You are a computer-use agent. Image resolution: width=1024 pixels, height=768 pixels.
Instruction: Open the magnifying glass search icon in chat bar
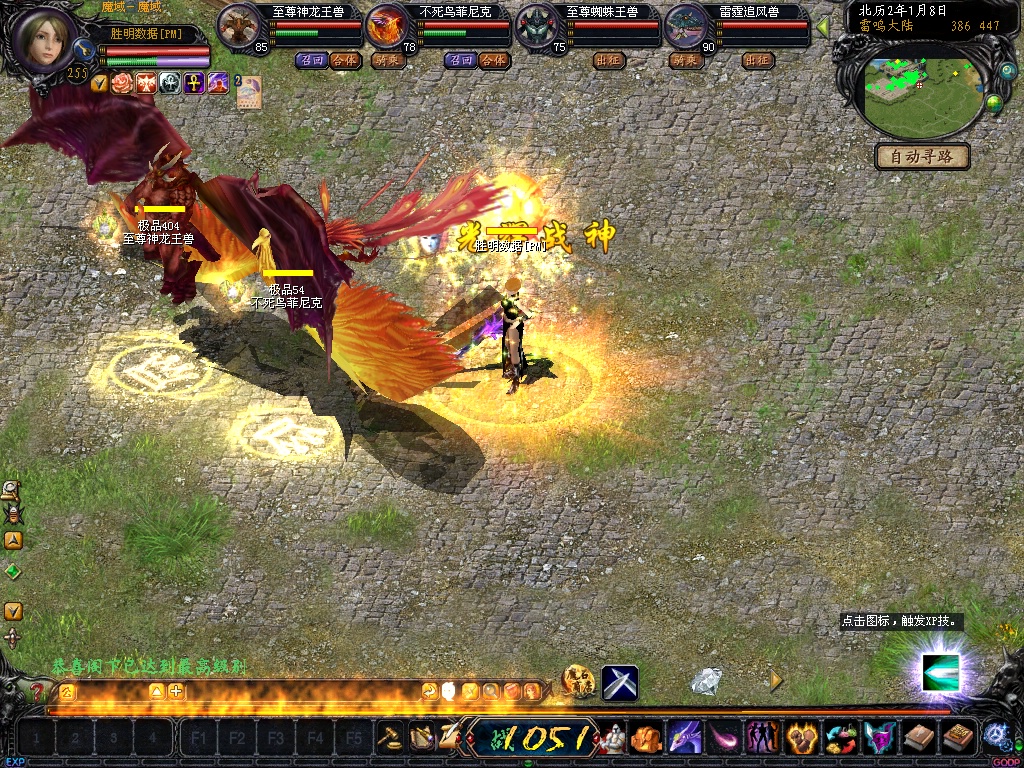click(x=491, y=691)
